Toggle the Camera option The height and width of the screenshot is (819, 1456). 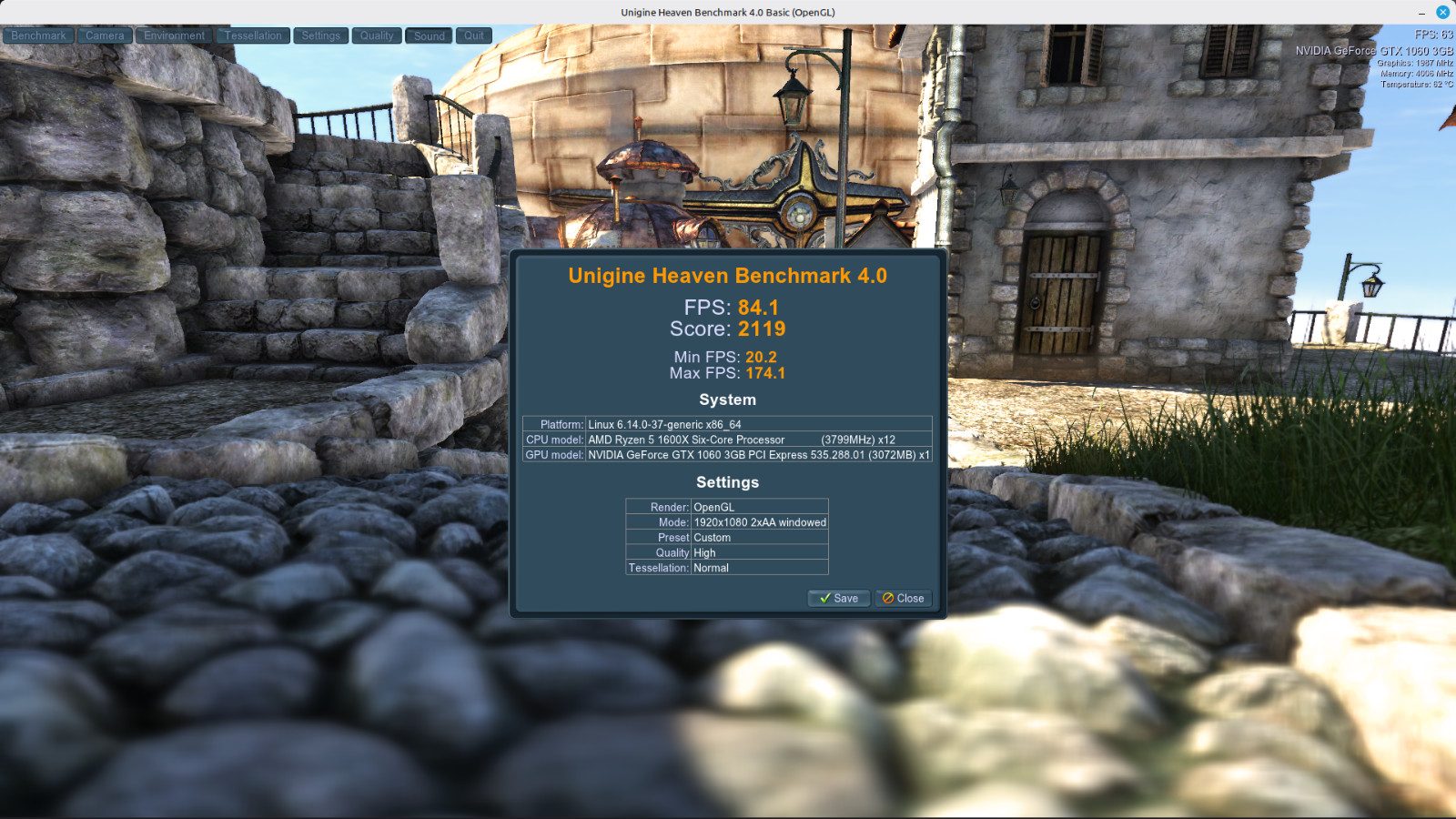click(x=105, y=35)
